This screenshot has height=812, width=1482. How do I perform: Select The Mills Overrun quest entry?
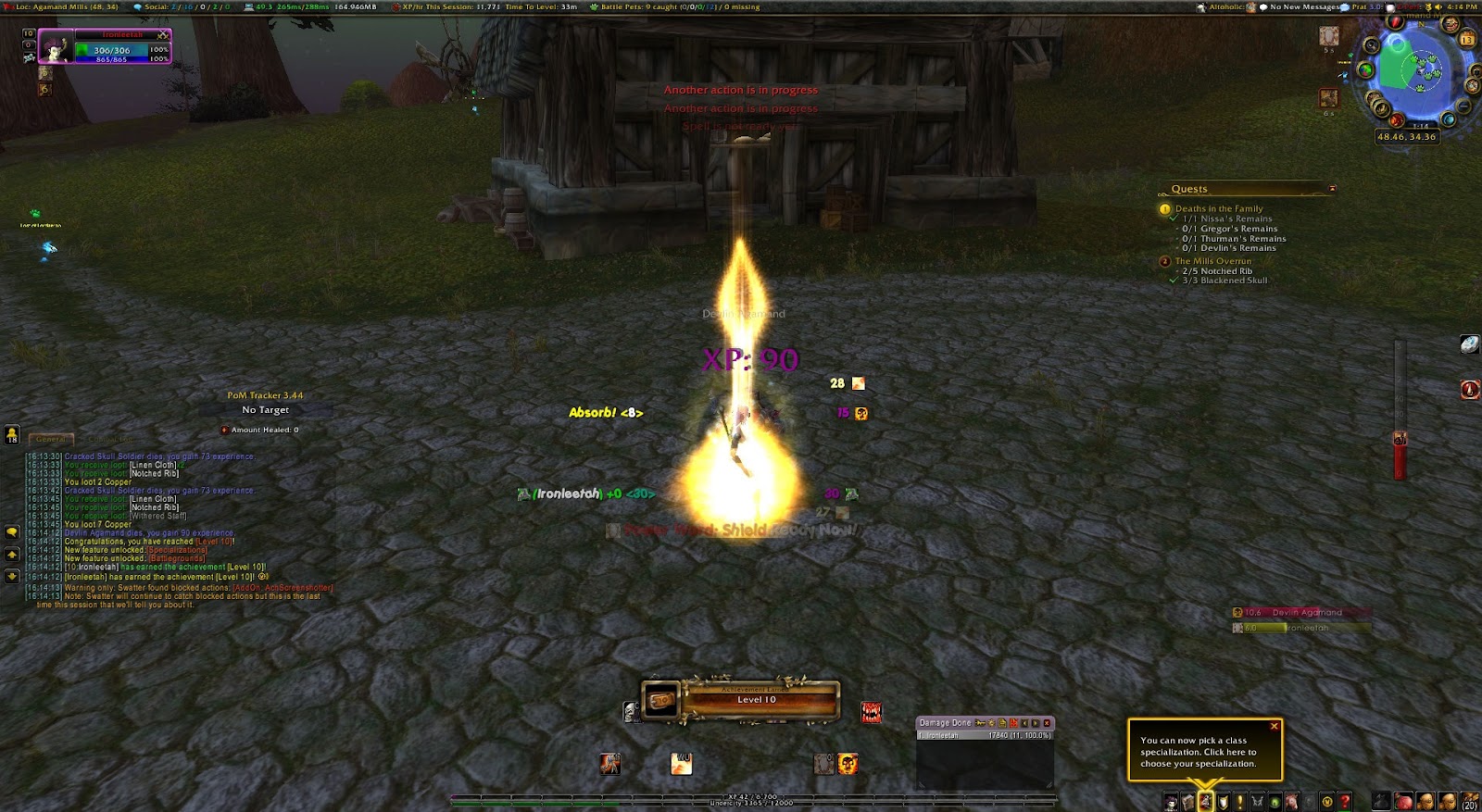tap(1212, 261)
